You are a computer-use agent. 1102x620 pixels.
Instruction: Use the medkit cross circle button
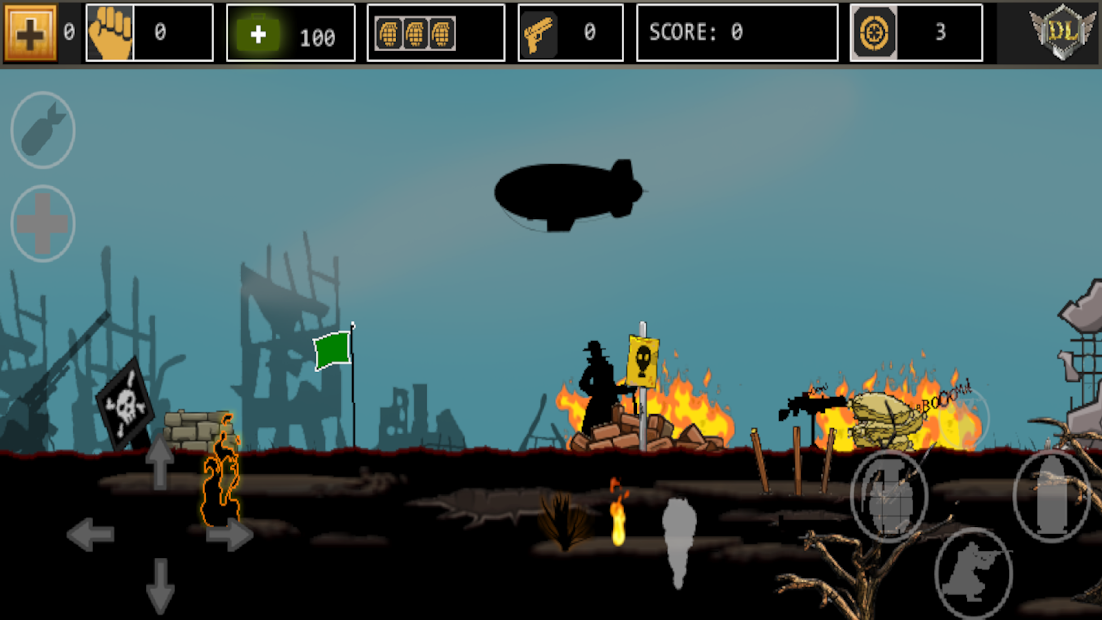[x=43, y=223]
